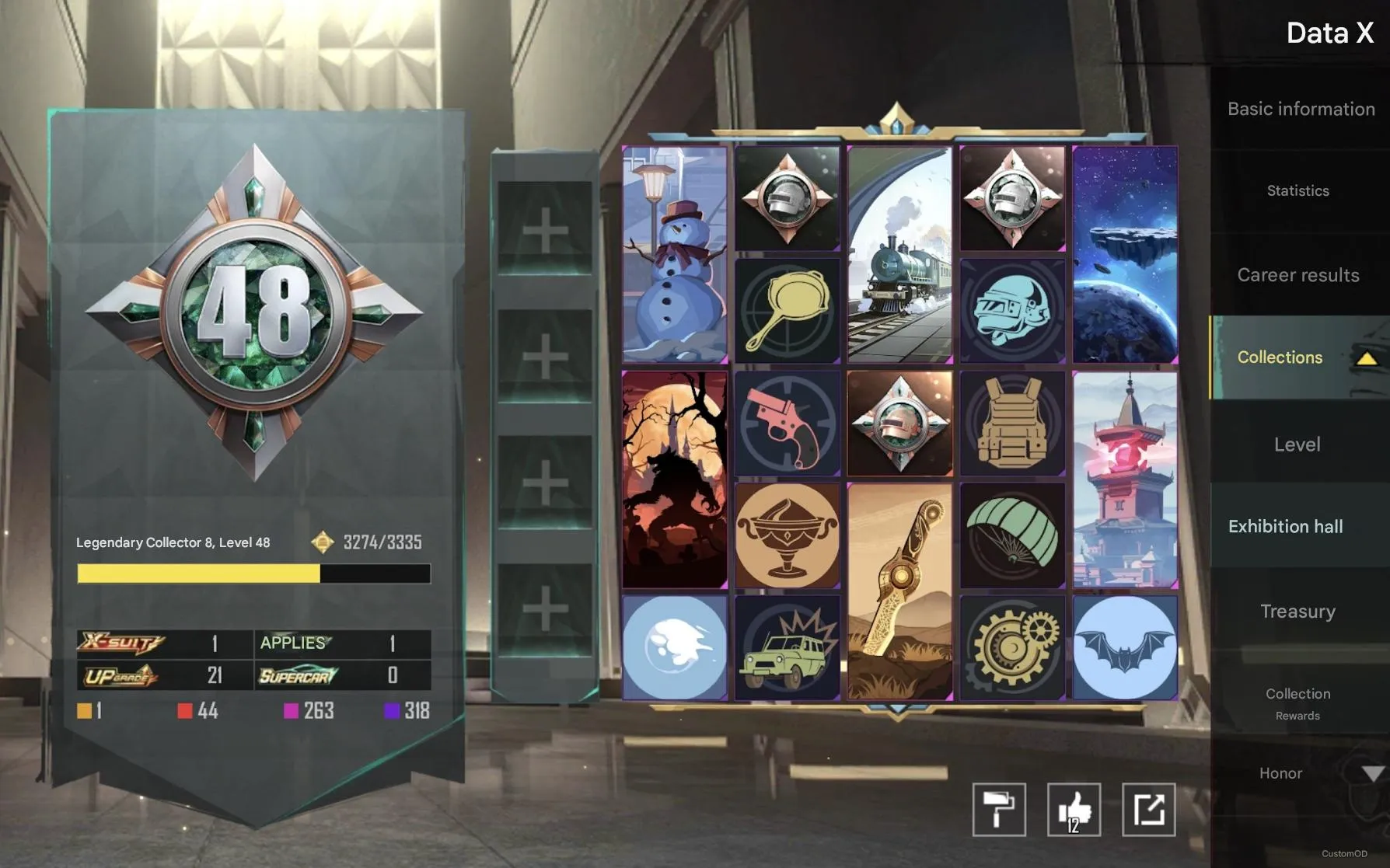
Task: Like the collection with thumbs up
Action: pyautogui.click(x=1073, y=810)
